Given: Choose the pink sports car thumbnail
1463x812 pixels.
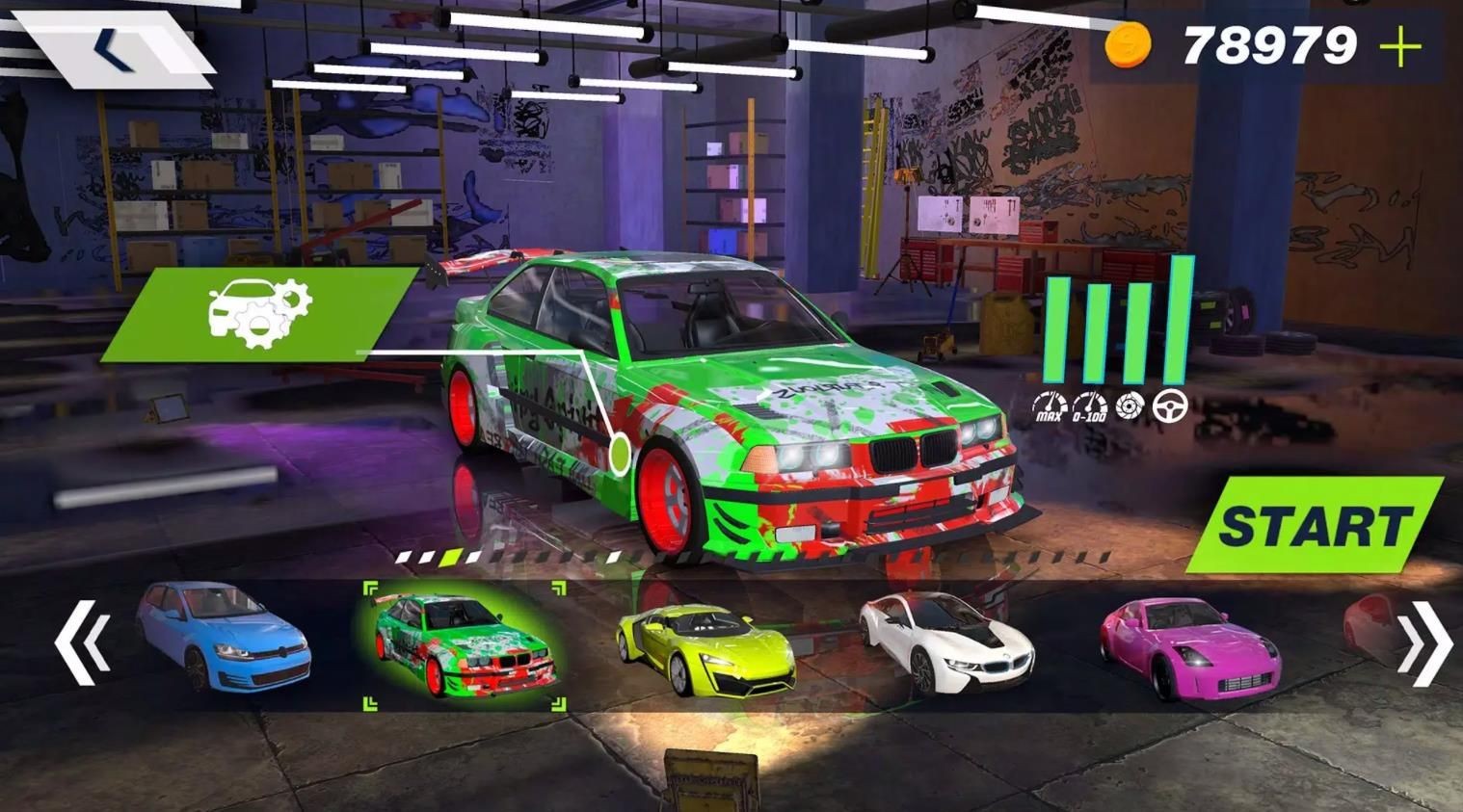Looking at the screenshot, I should click(x=1190, y=645).
